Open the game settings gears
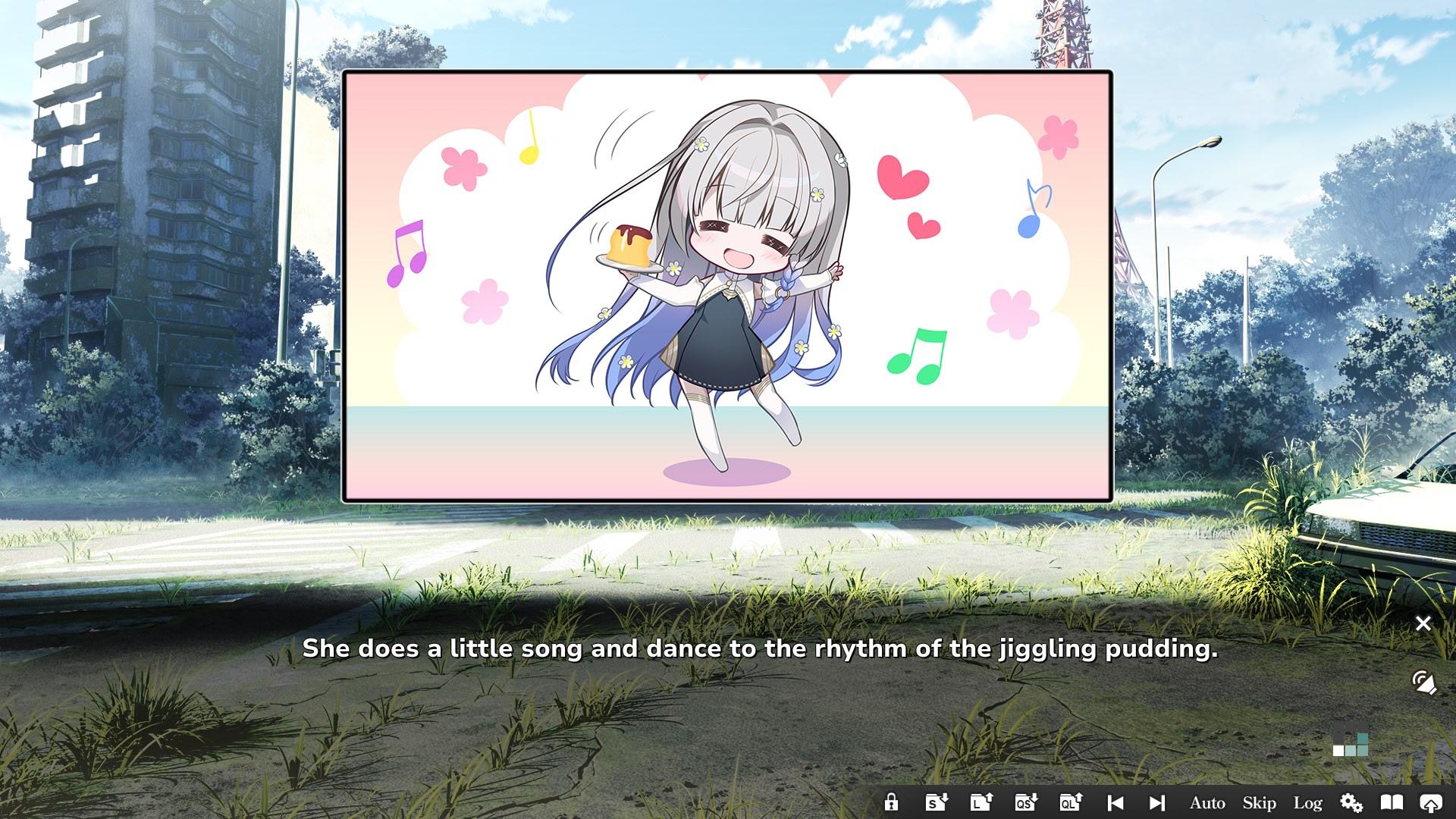The image size is (1456, 819). coord(1351,802)
